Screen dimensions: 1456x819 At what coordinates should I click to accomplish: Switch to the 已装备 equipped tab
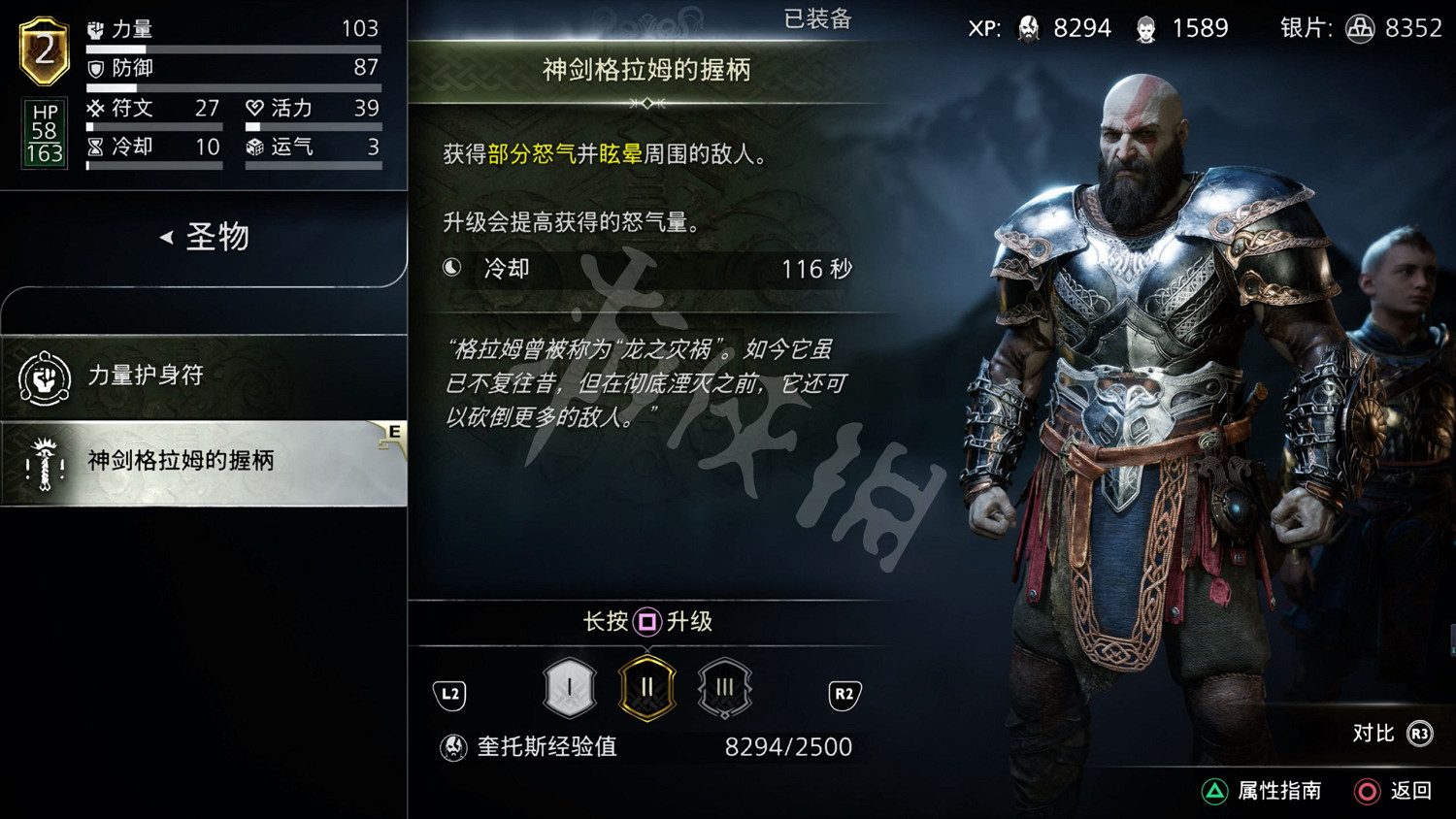816,19
